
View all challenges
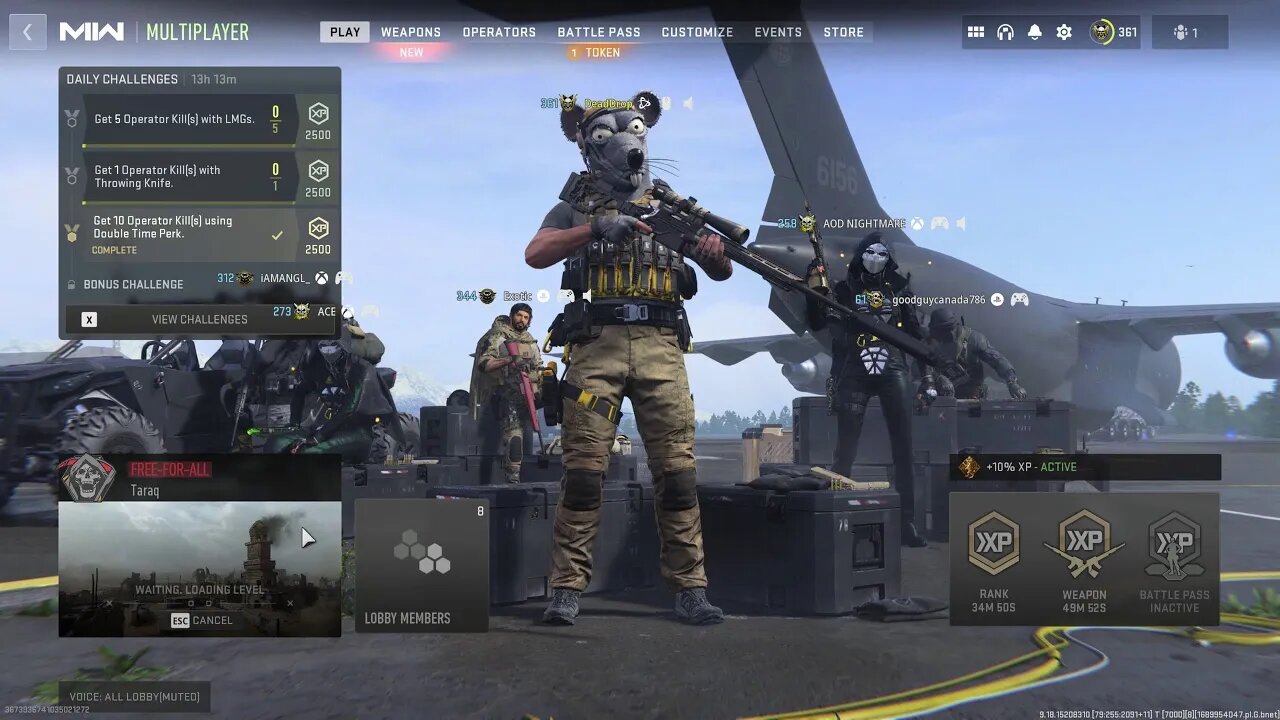click(199, 319)
